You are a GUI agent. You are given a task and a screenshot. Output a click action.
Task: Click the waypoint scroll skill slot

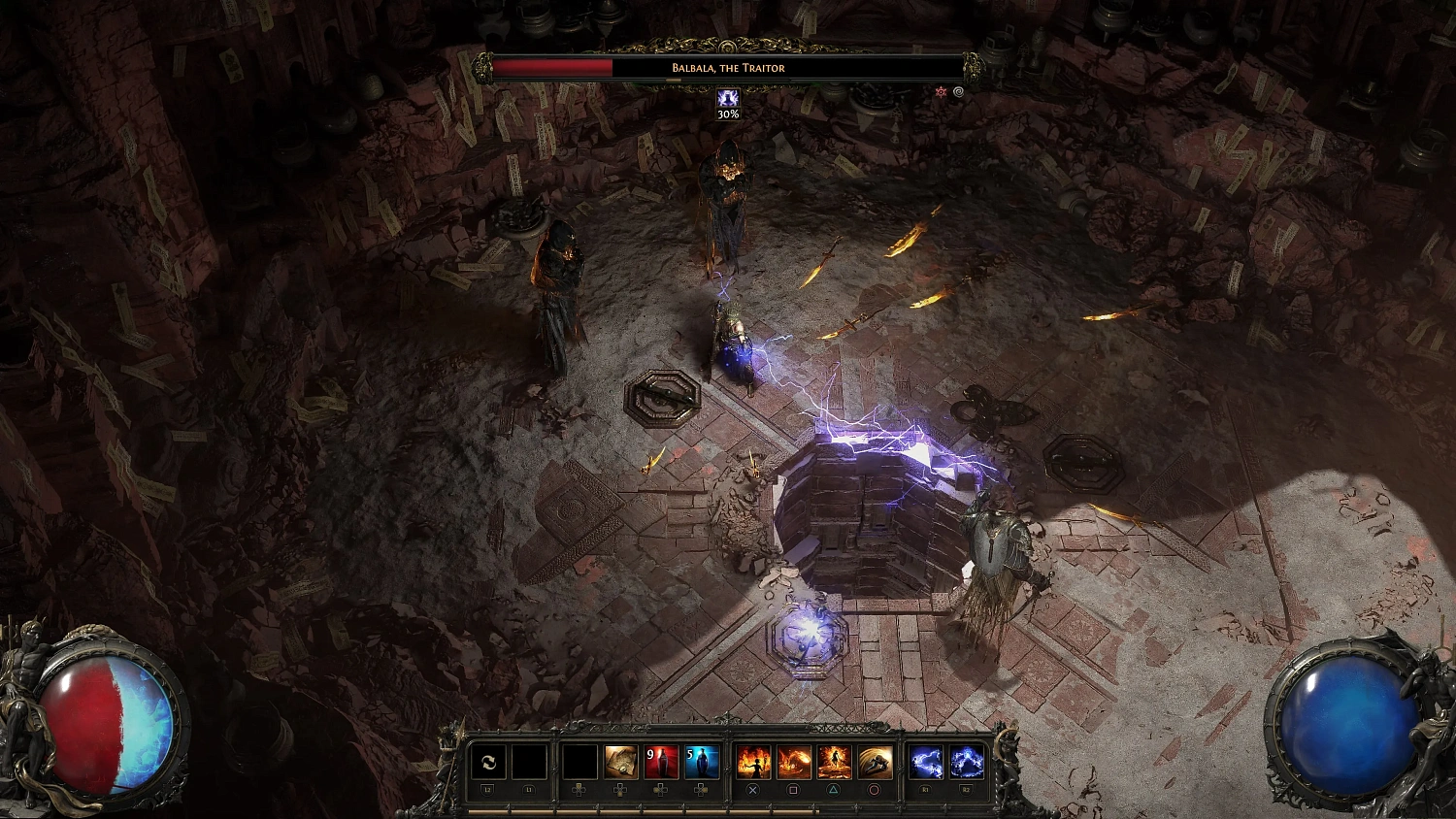coord(619,761)
